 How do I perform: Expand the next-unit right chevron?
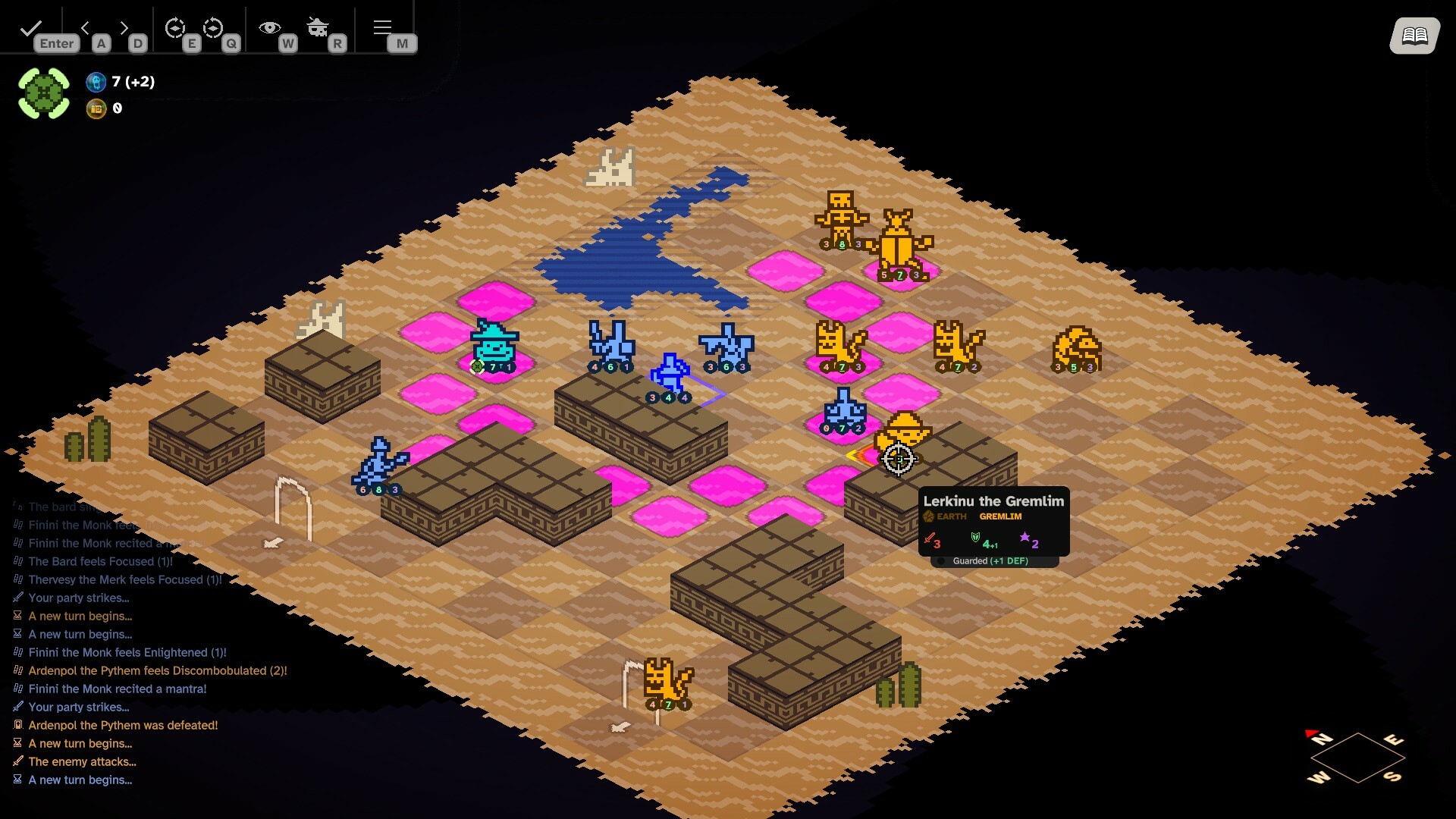pyautogui.click(x=124, y=27)
